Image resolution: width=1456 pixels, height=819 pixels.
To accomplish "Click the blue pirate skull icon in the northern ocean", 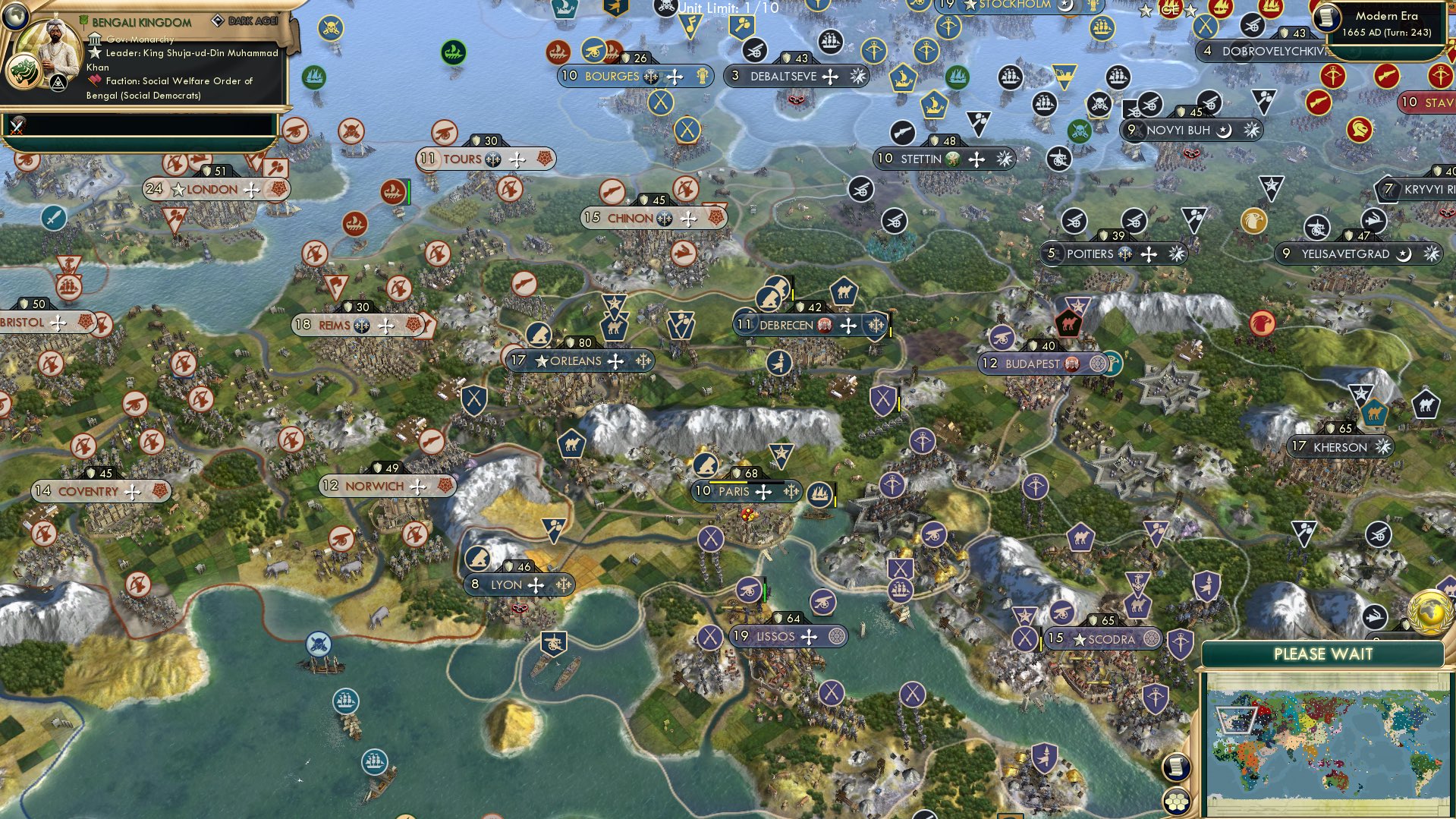I will tap(331, 27).
